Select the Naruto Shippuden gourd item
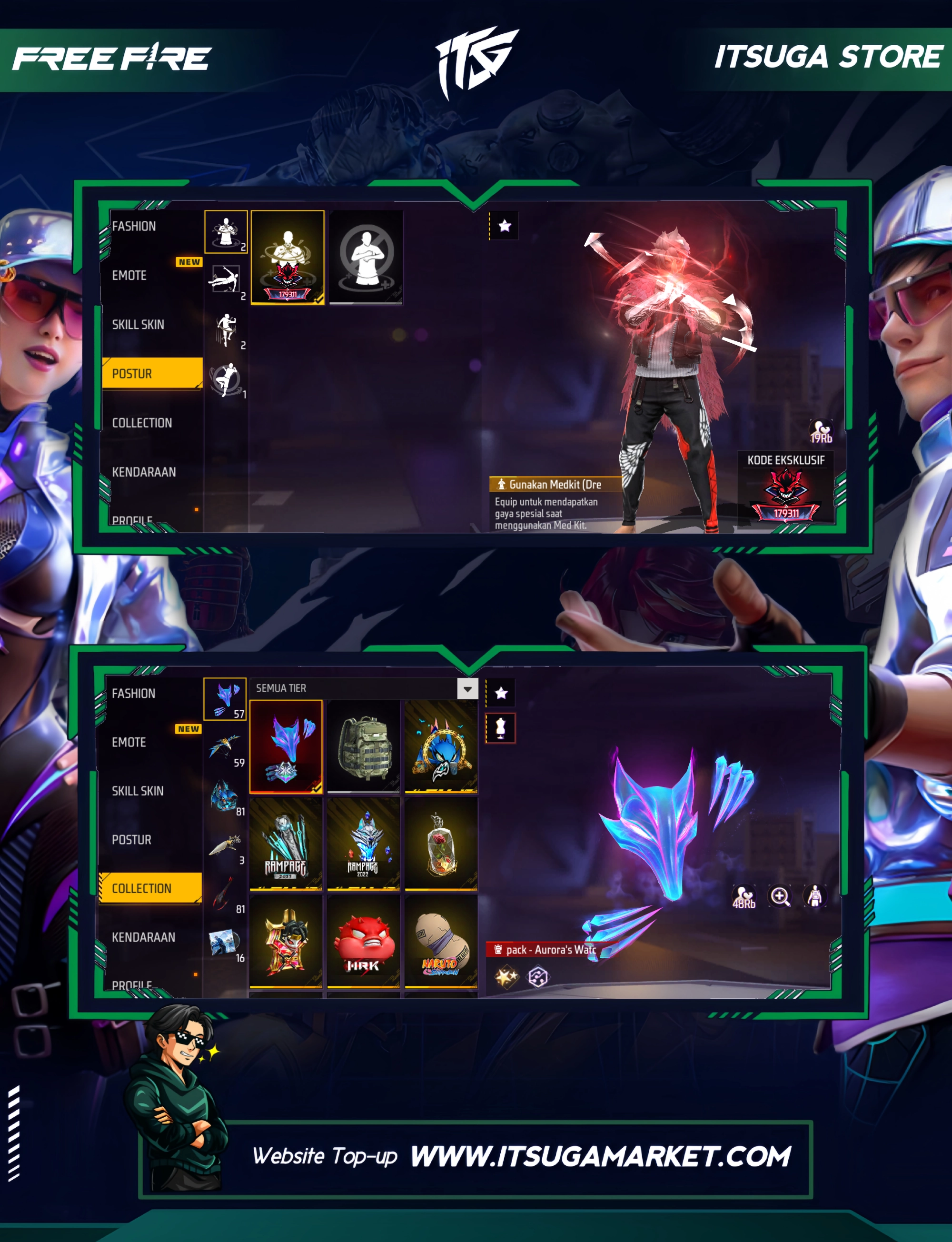 pyautogui.click(x=441, y=942)
